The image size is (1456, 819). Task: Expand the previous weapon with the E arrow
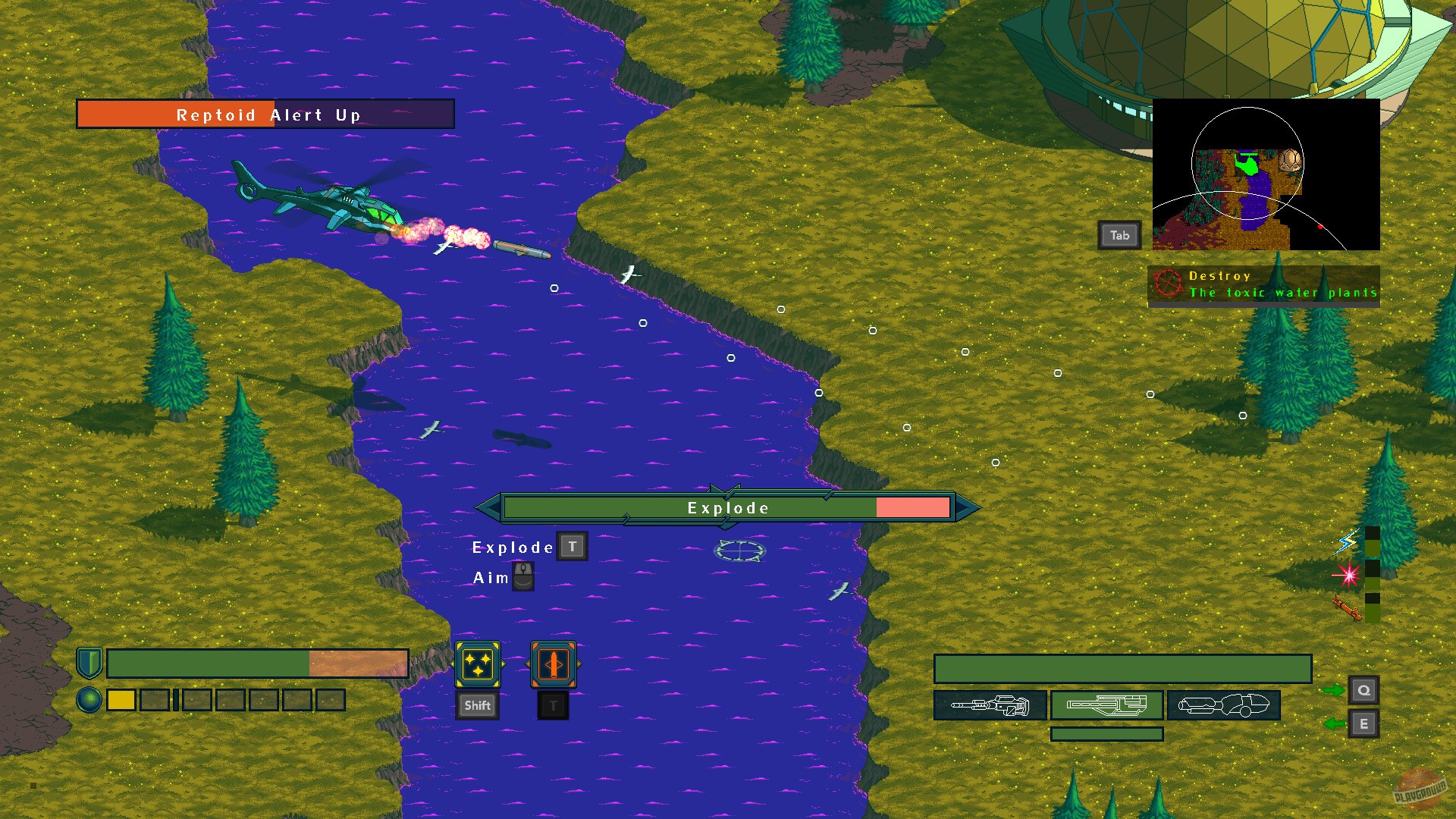point(1363,724)
